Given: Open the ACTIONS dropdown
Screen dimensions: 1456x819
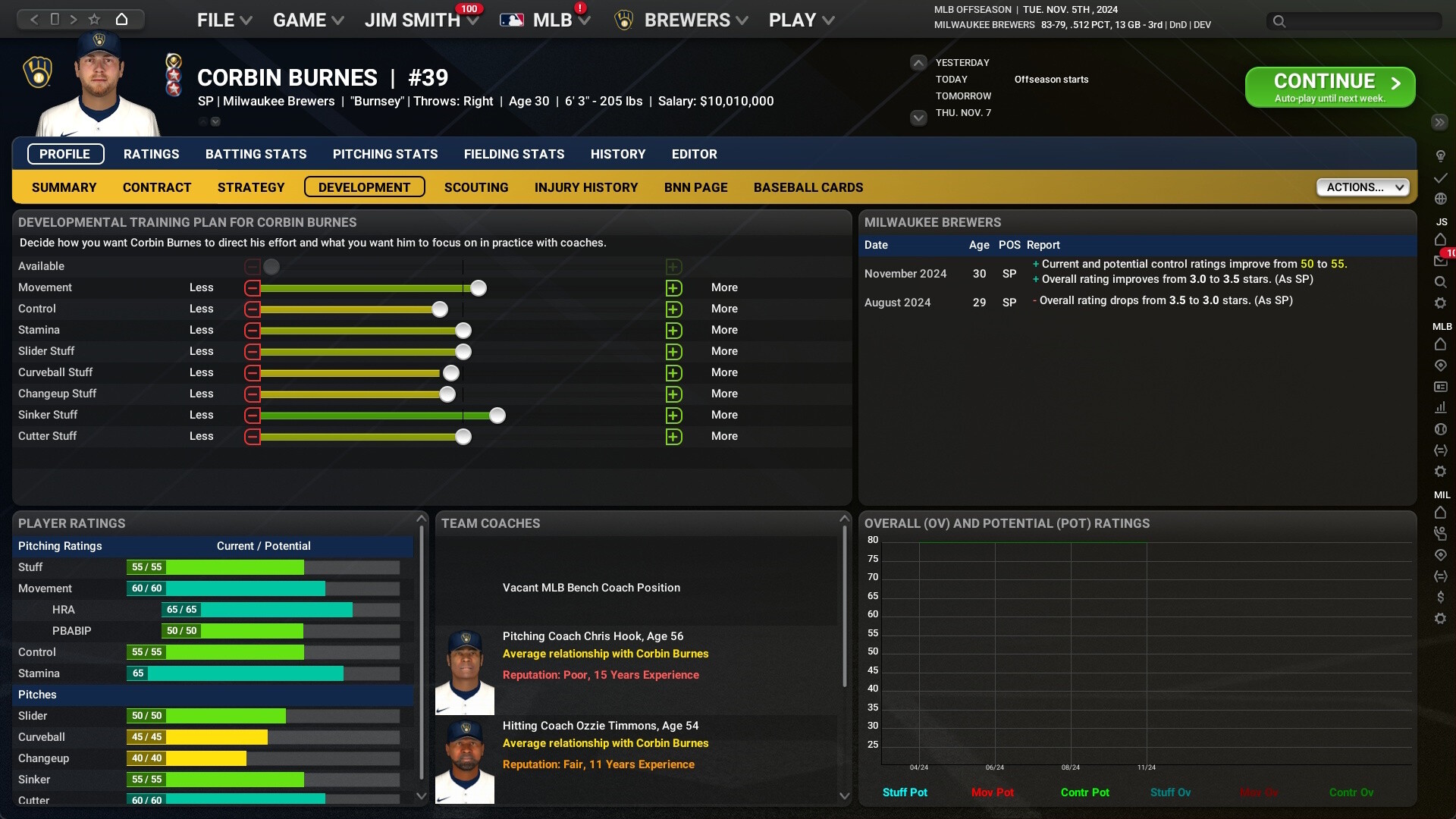Looking at the screenshot, I should (1363, 187).
